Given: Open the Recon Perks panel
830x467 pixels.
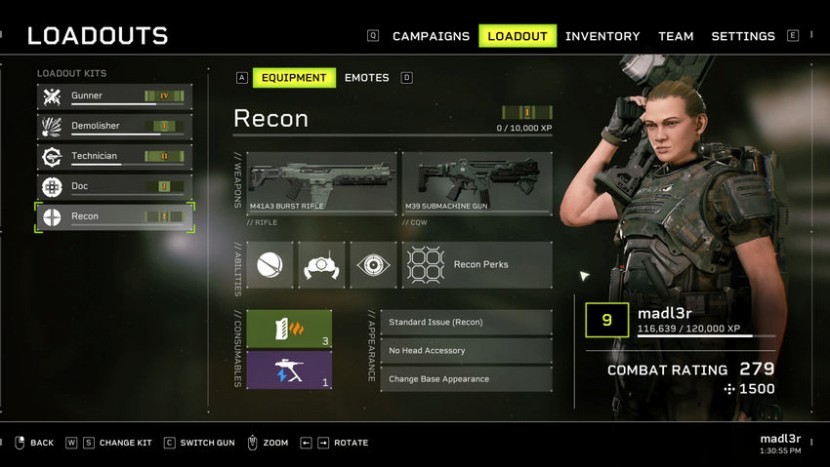Looking at the screenshot, I should [x=477, y=265].
